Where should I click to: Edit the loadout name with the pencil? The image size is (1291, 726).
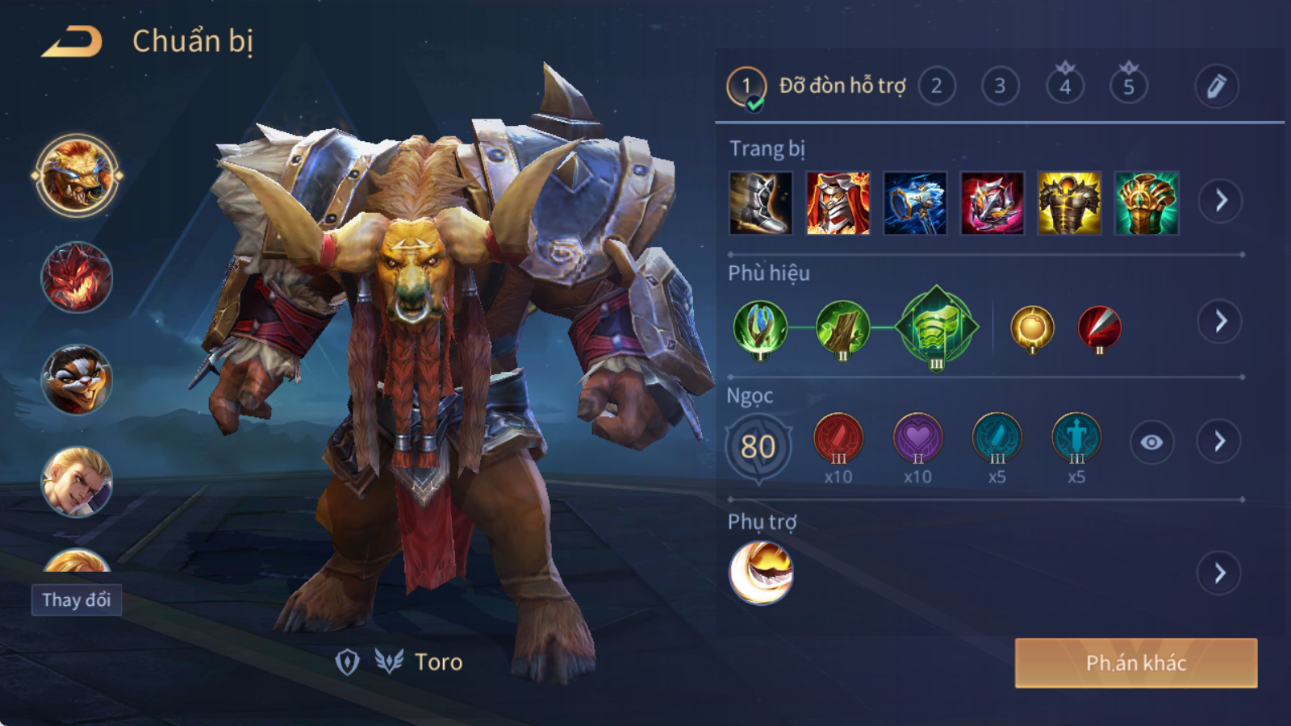tap(1216, 87)
